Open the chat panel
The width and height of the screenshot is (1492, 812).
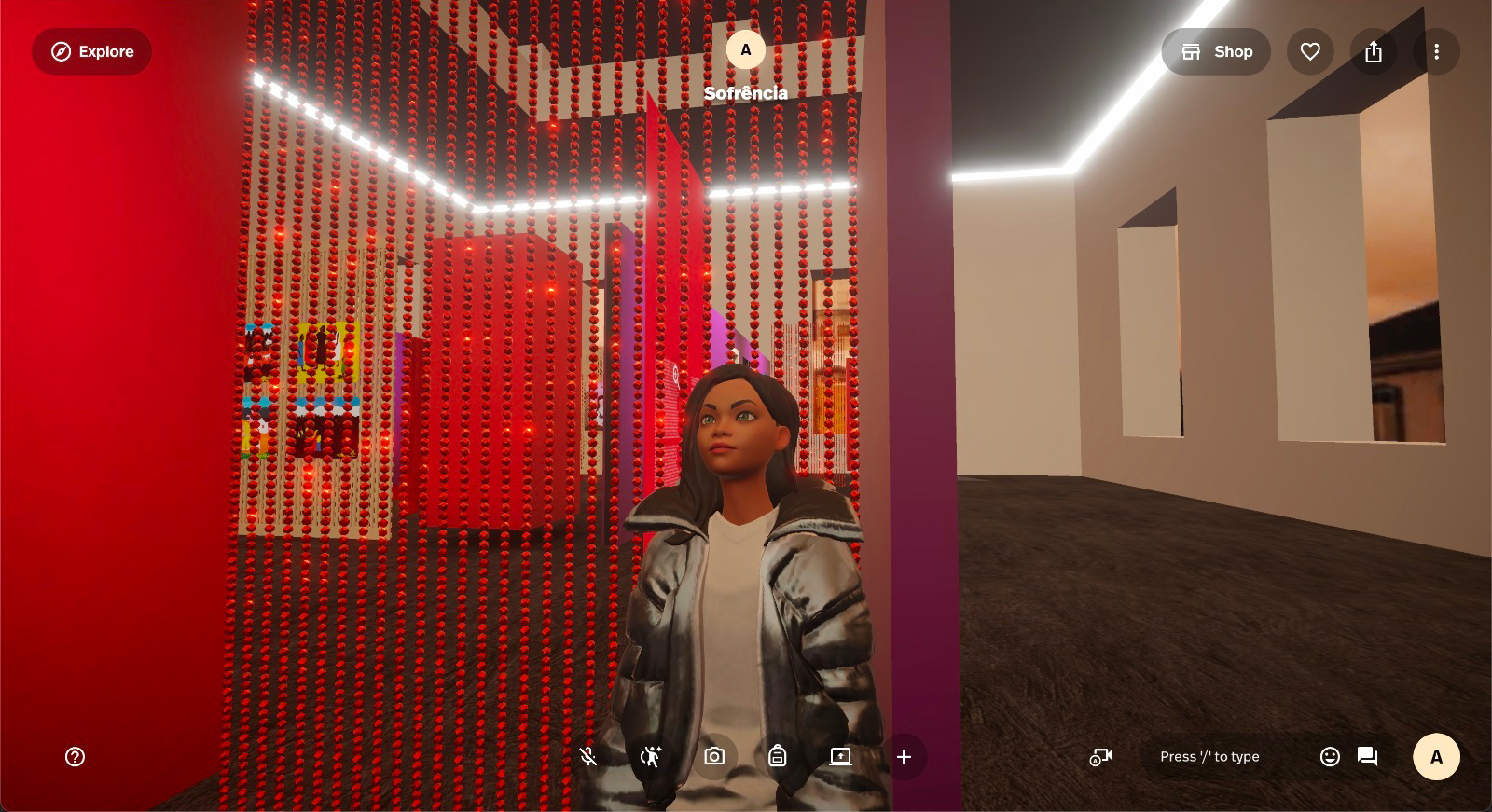coord(1368,757)
